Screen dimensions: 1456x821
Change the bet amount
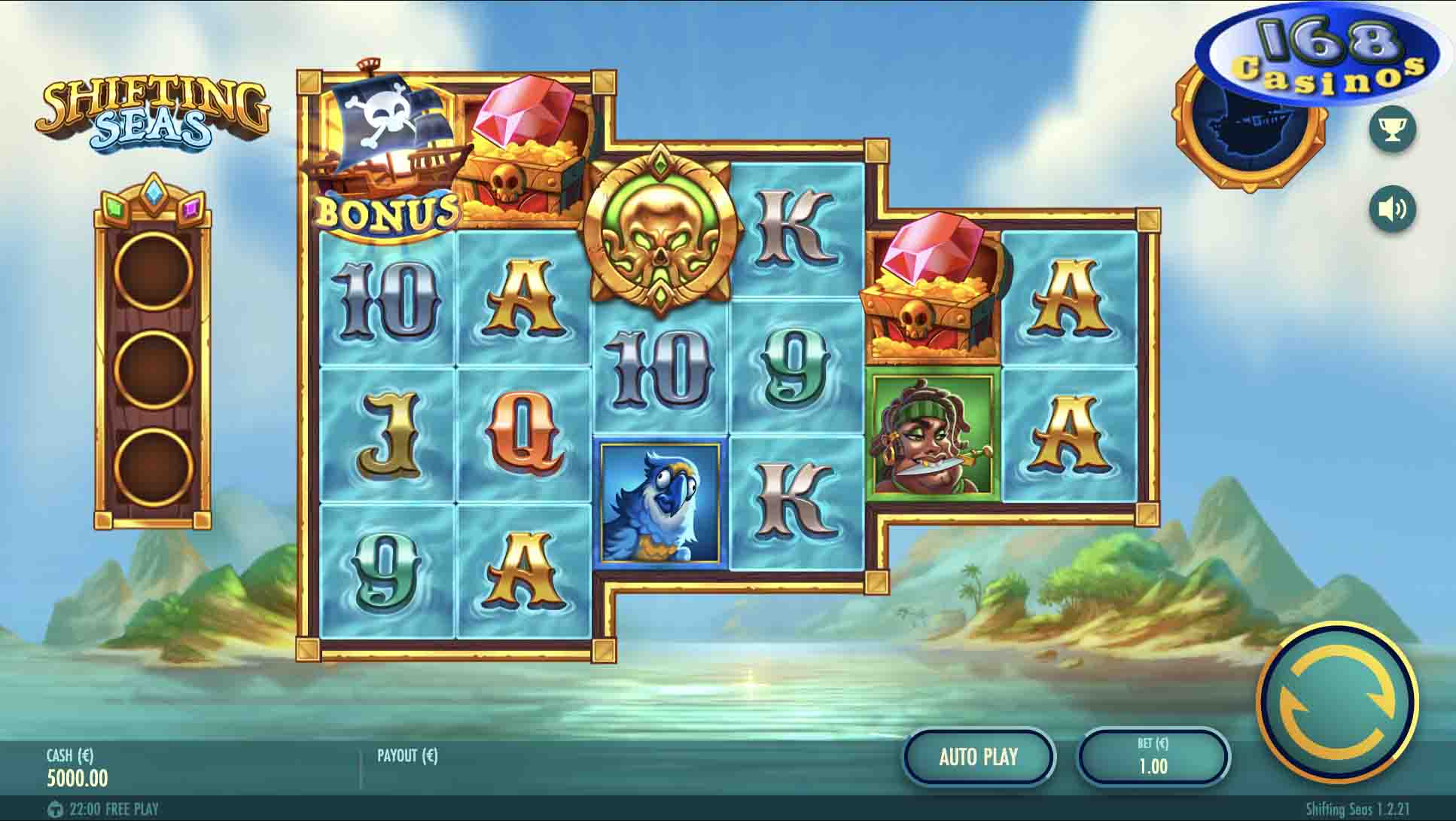coord(1153,756)
